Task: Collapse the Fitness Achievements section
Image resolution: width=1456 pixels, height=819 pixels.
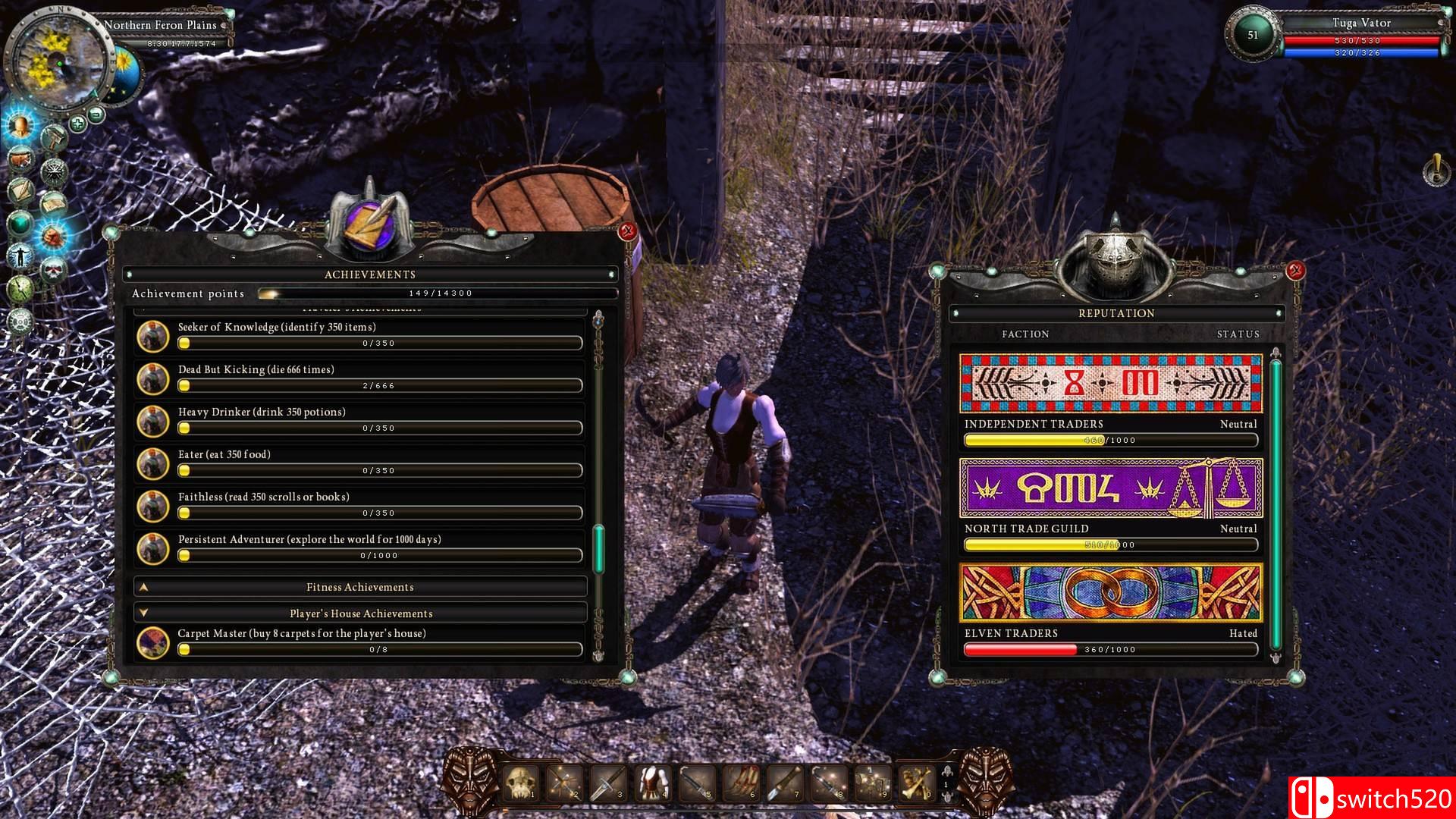Action: pos(360,587)
